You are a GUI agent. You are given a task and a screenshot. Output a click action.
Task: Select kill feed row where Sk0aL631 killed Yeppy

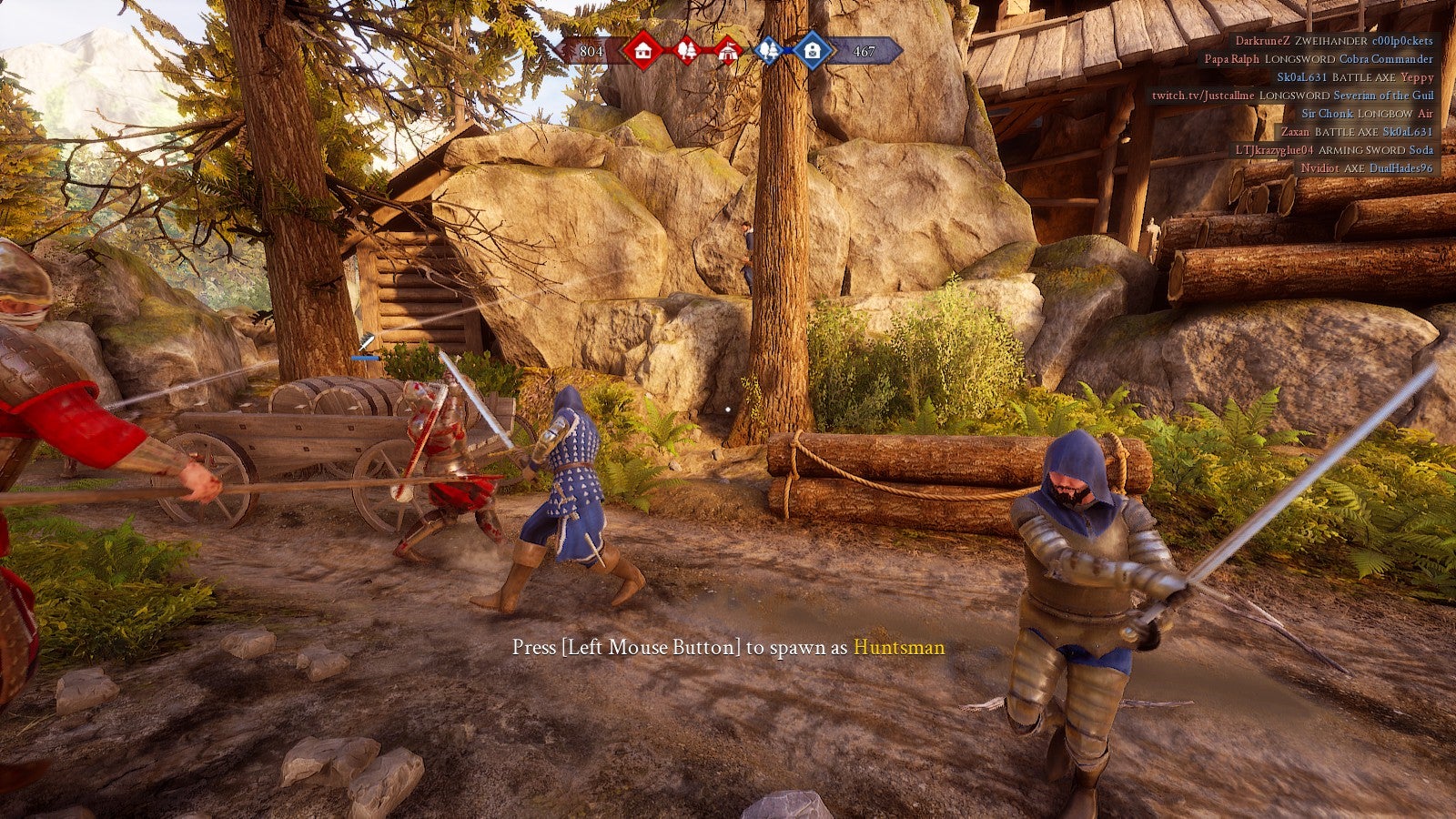coord(1354,77)
